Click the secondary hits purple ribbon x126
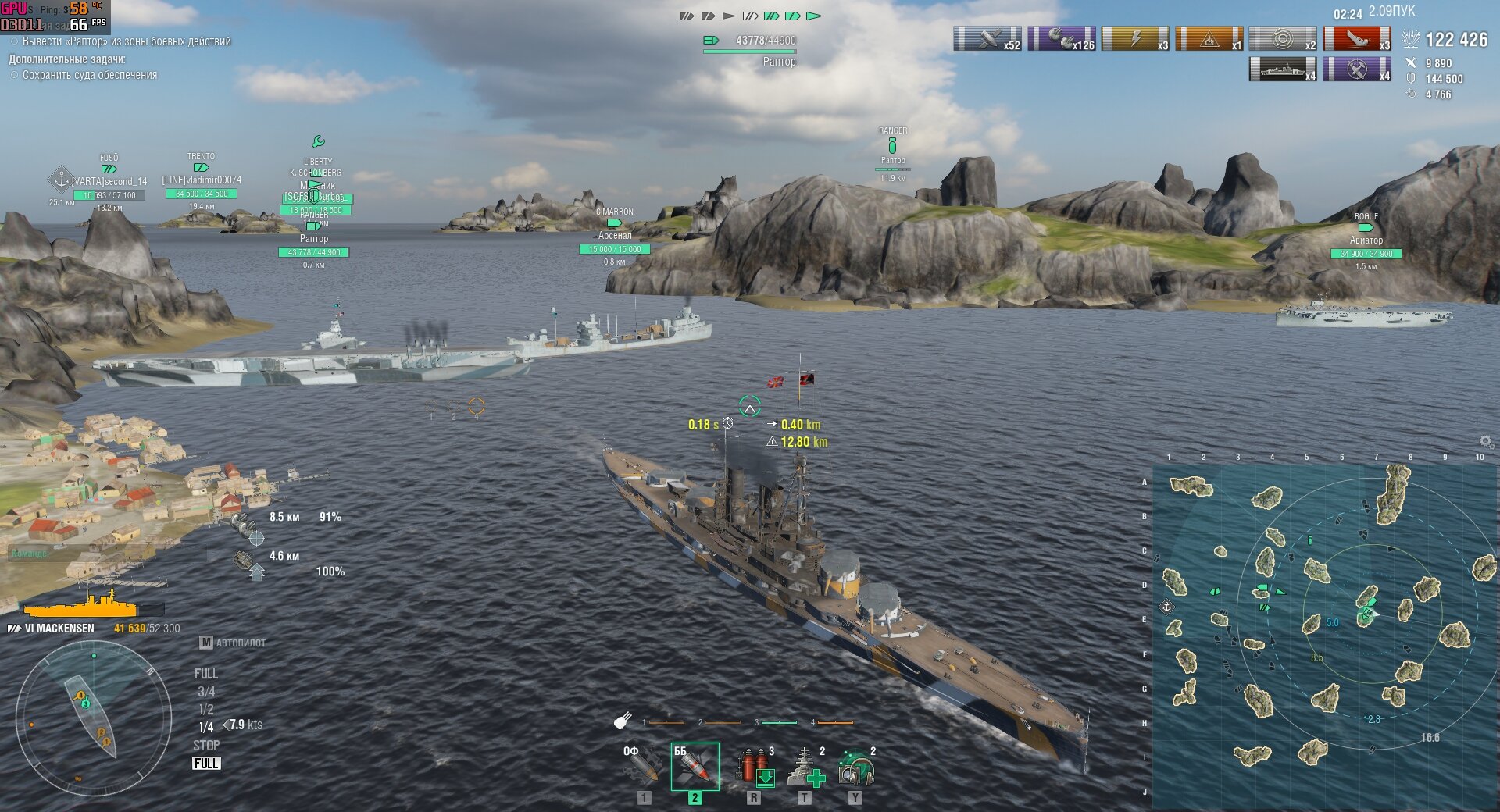 (1061, 38)
